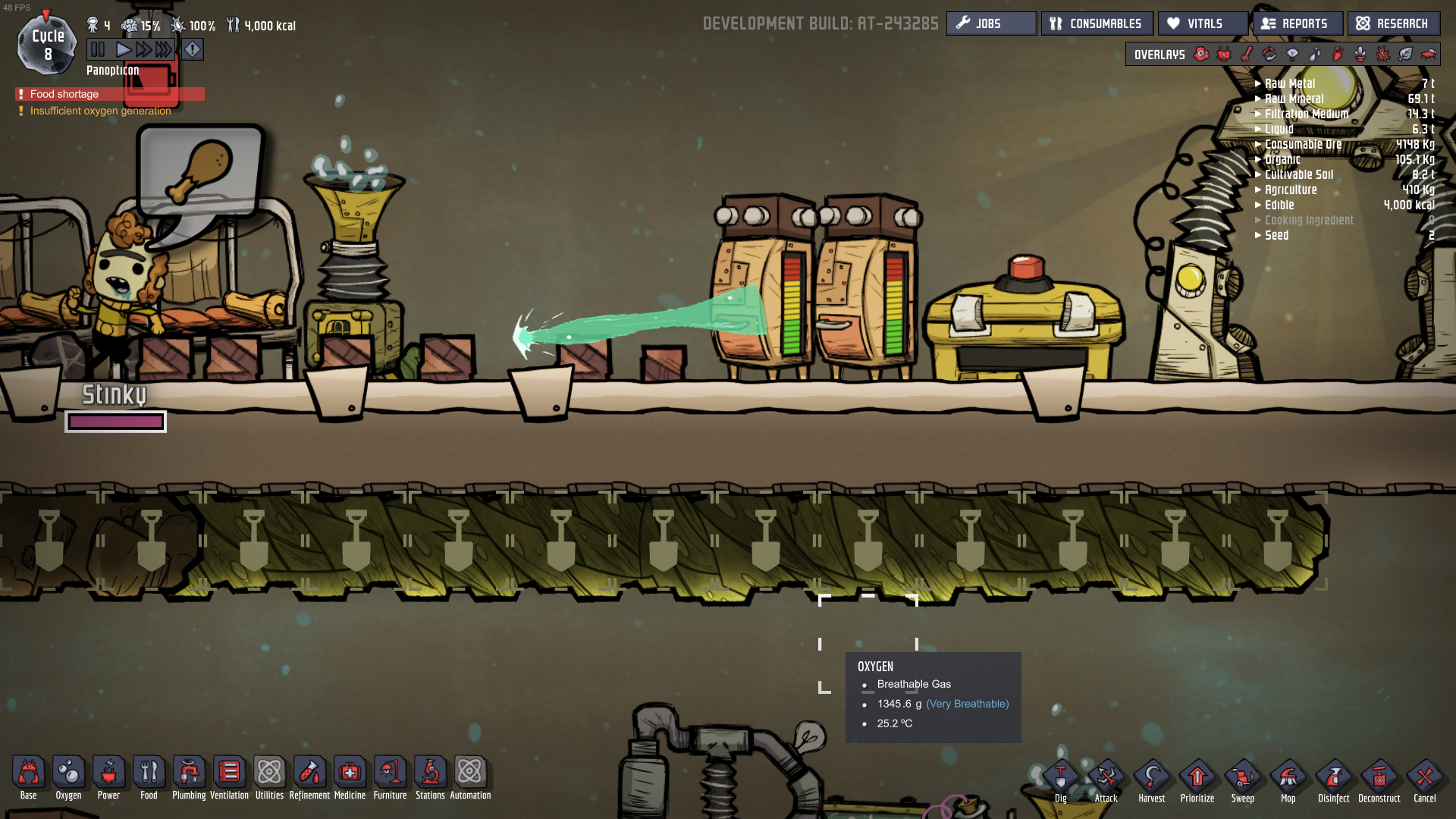
Task: Select the Dig tool
Action: click(x=1060, y=780)
